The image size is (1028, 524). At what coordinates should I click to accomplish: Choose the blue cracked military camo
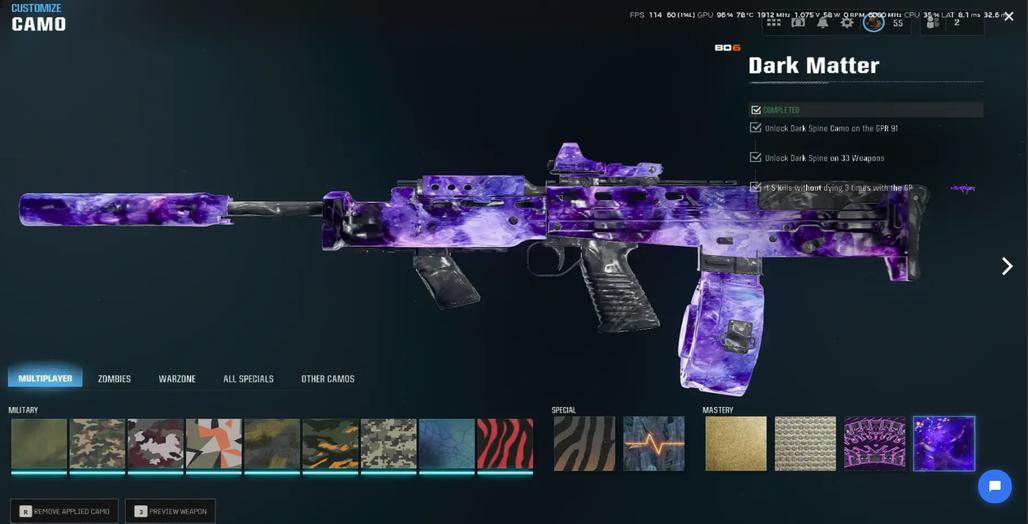447,443
